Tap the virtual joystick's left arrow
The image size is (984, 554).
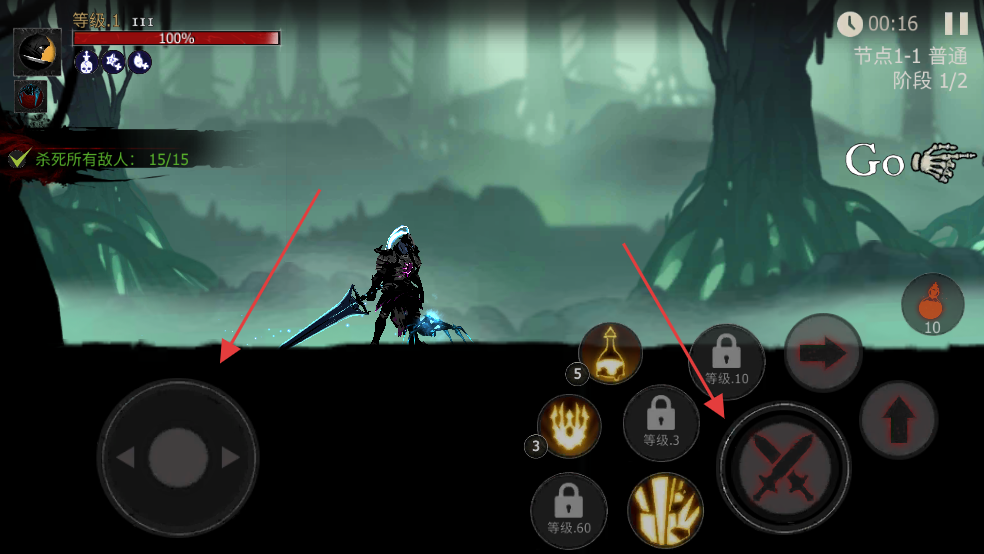[125, 458]
